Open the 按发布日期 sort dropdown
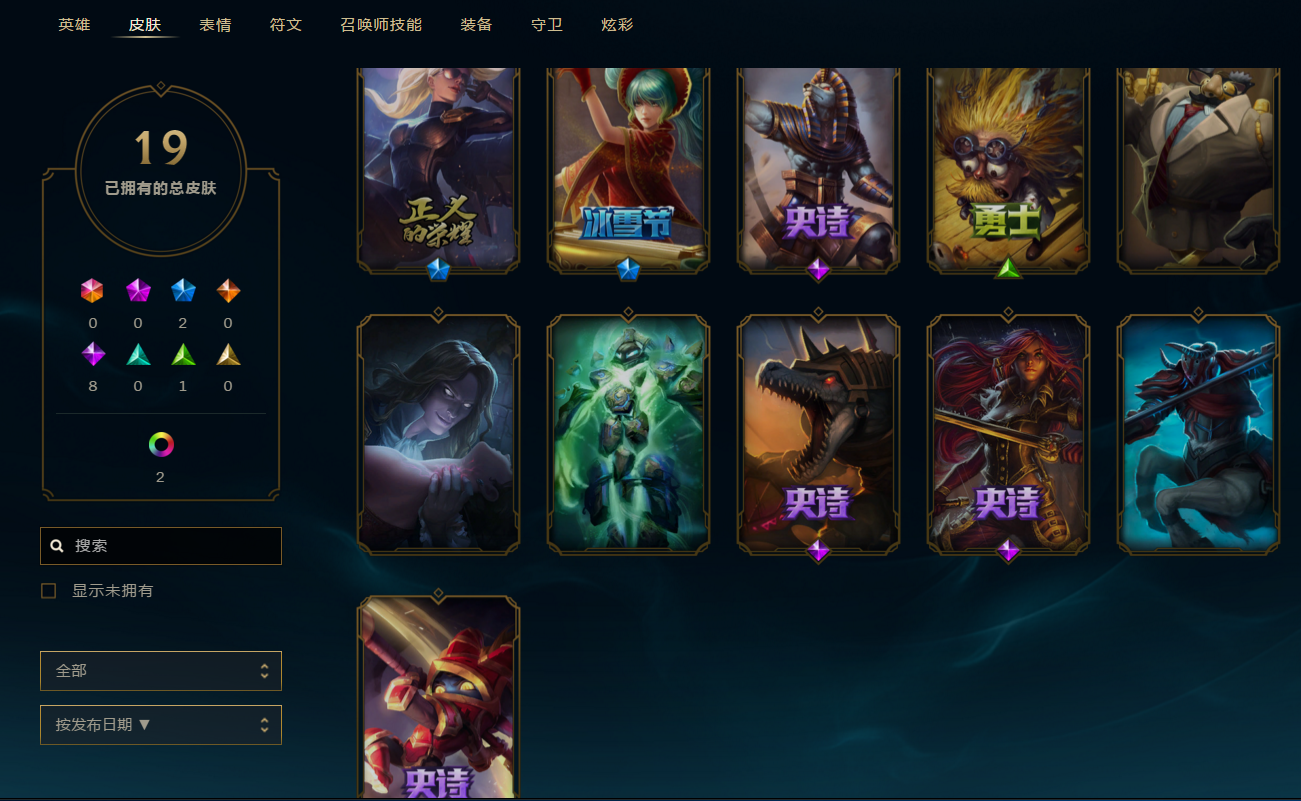This screenshot has height=801, width=1301. (160, 724)
